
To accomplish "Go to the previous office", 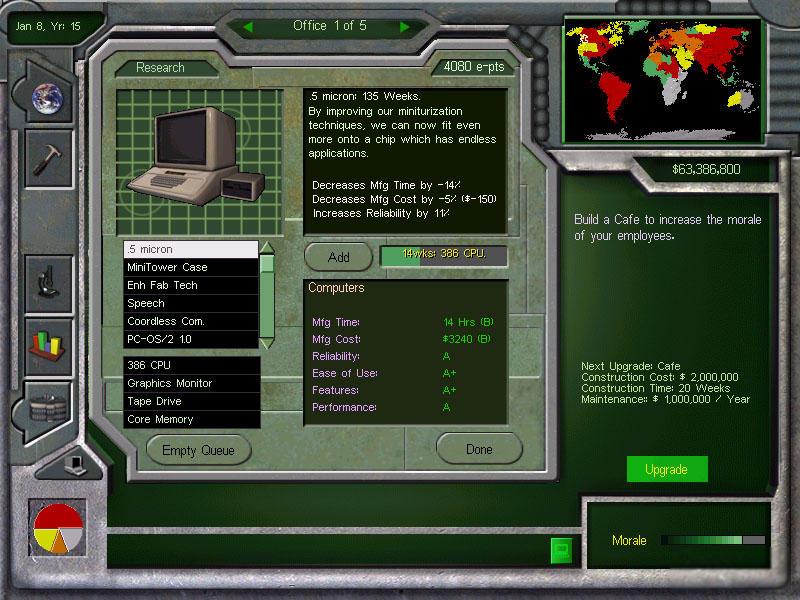I will point(248,26).
